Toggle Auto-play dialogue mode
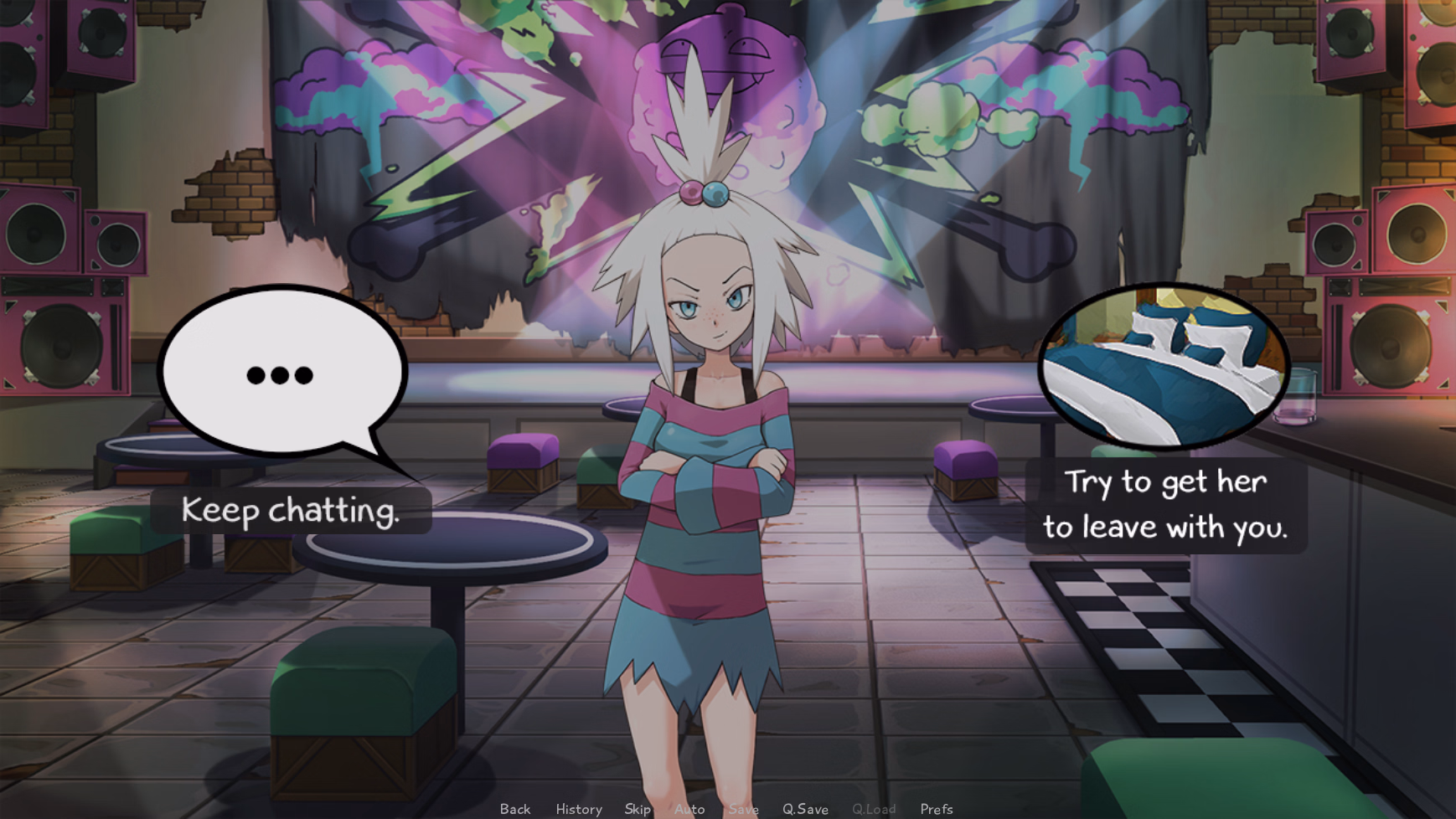The height and width of the screenshot is (819, 1456). (689, 809)
